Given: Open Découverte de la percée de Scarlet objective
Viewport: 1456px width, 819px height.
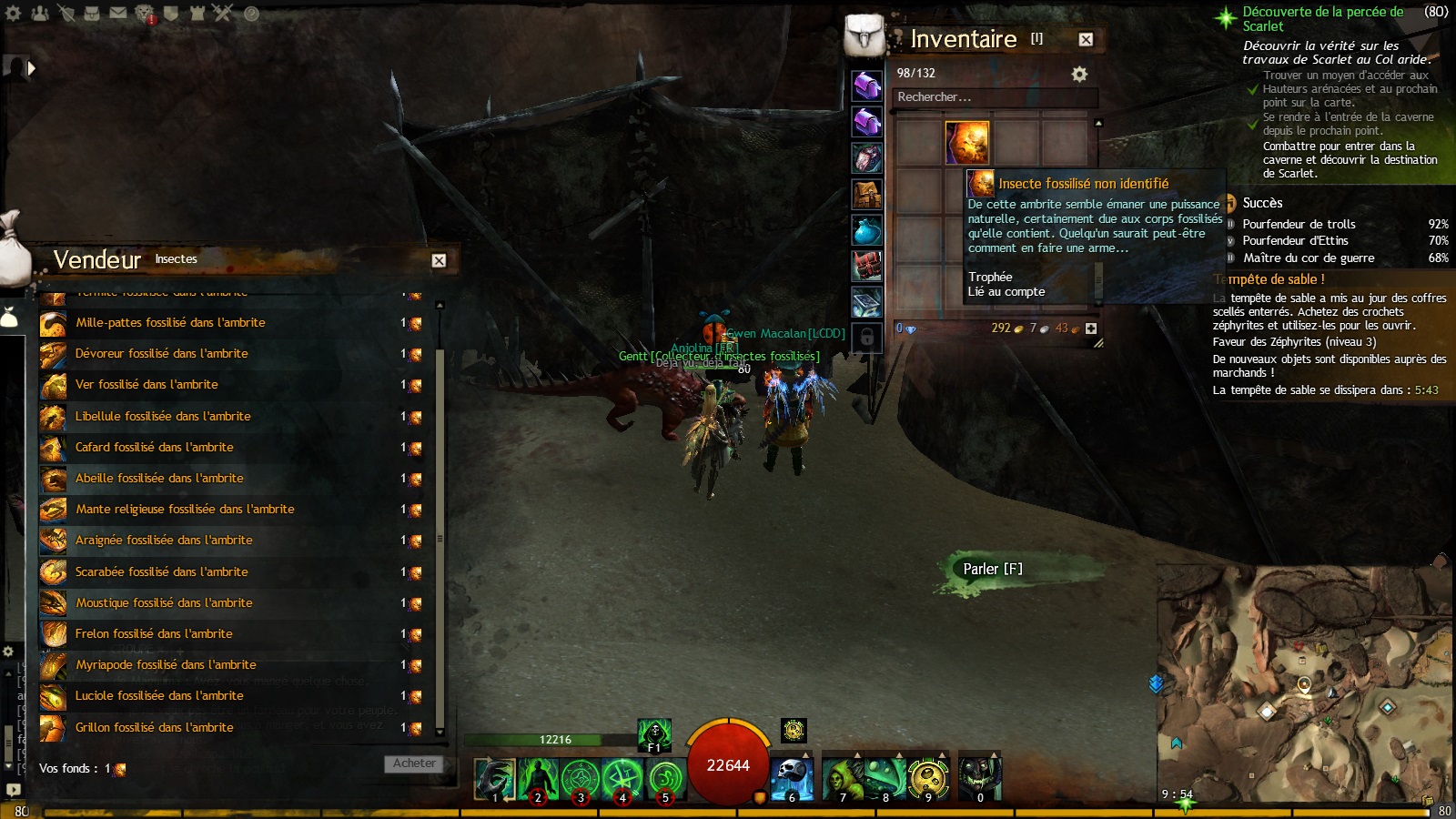Looking at the screenshot, I should 1322,18.
